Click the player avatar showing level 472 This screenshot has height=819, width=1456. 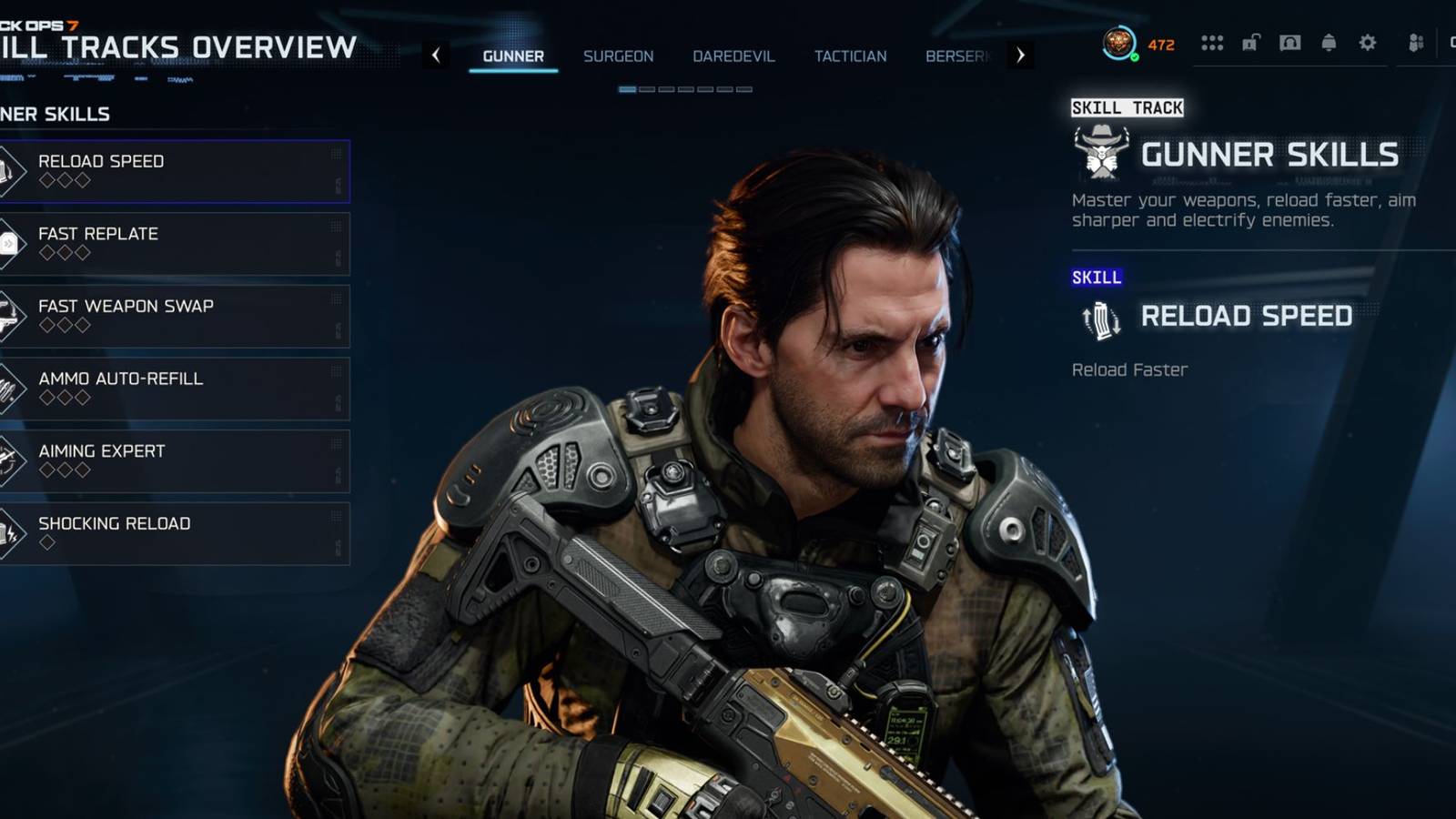point(1117,41)
